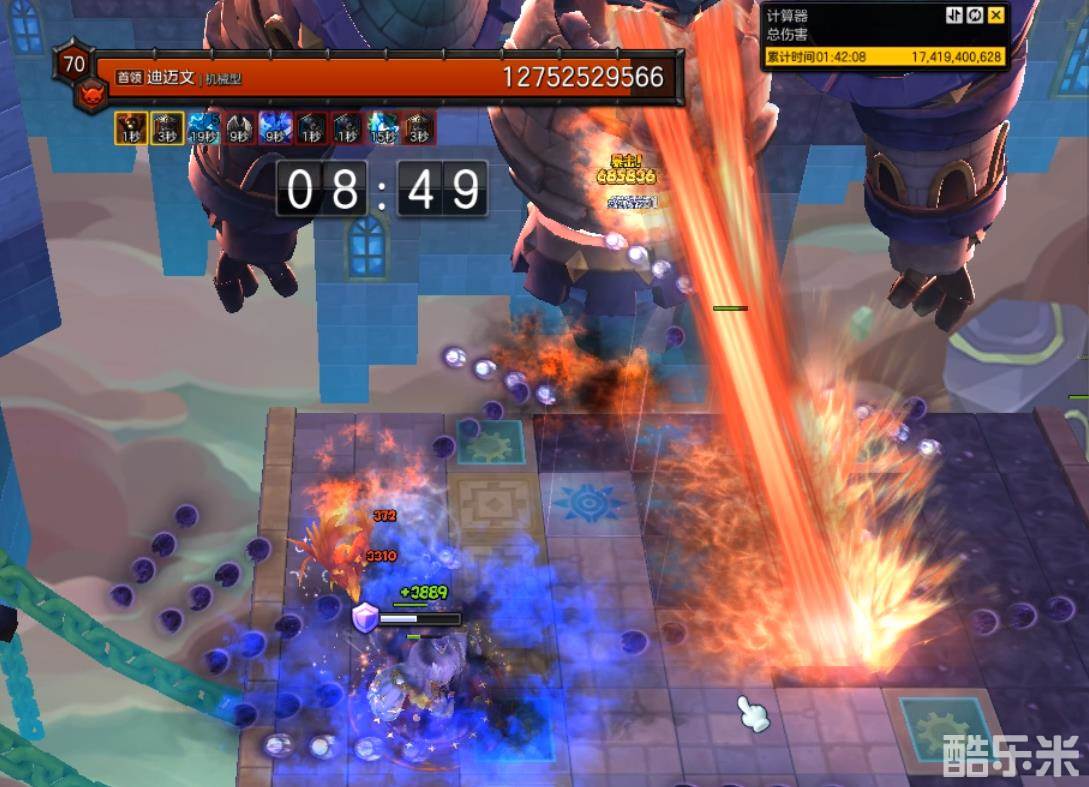The height and width of the screenshot is (787, 1089).
Task: Inspect the winged debuff icon showing 9 seconds
Action: pyautogui.click(x=239, y=128)
